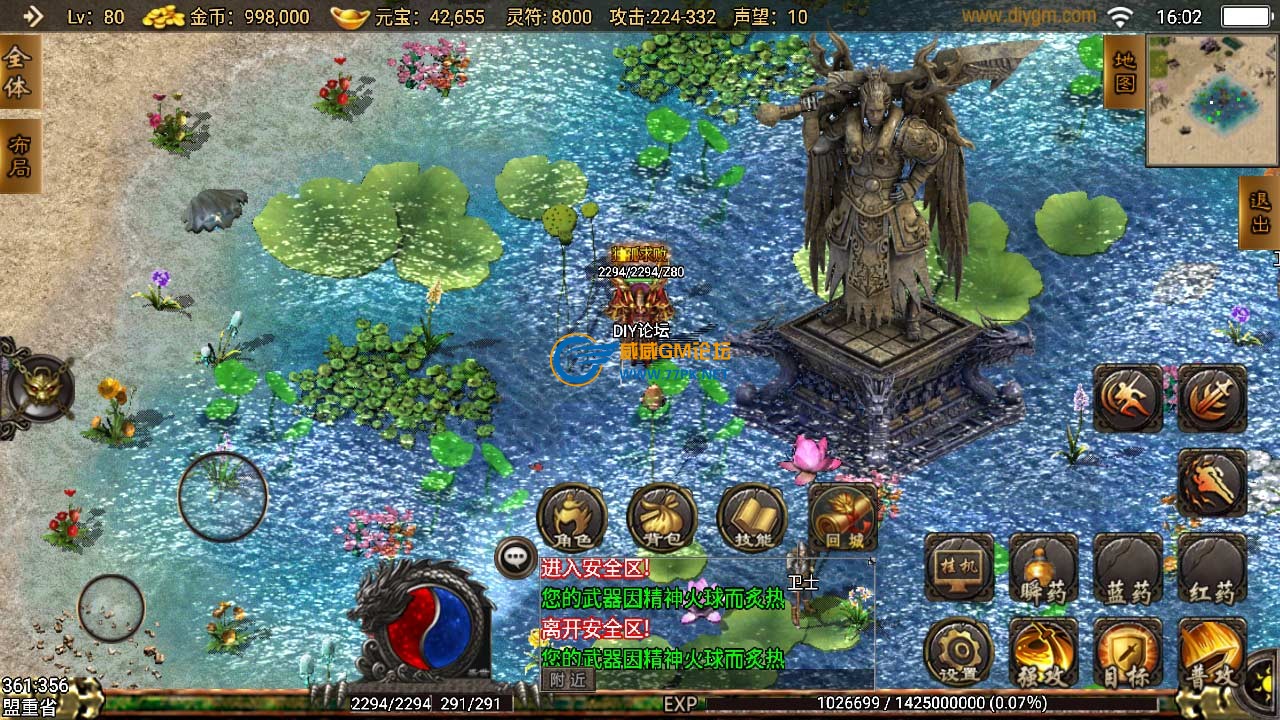Use the 红药 health potion slot
The height and width of the screenshot is (720, 1280).
pyautogui.click(x=1212, y=568)
